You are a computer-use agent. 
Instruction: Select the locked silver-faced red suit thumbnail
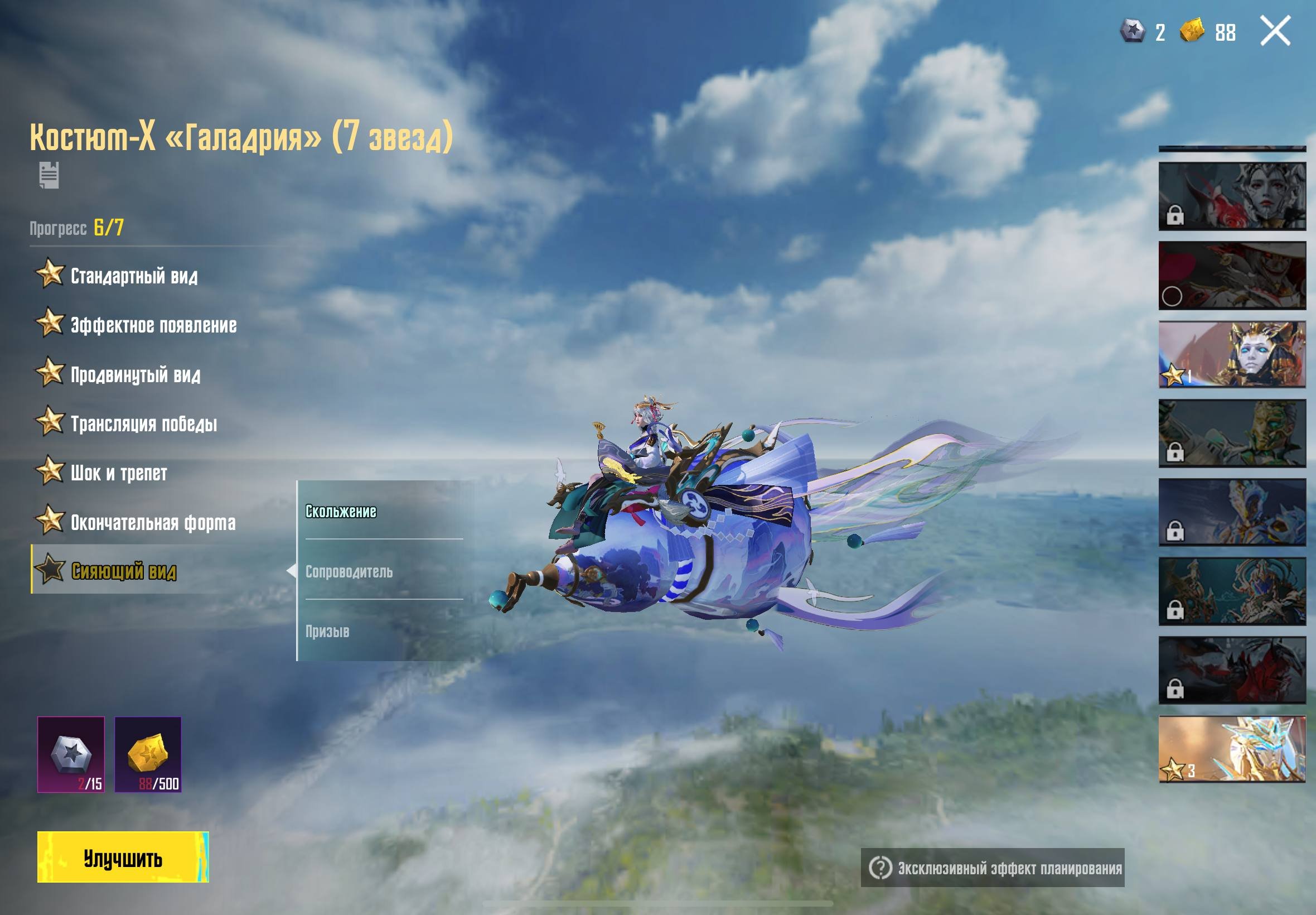1232,196
